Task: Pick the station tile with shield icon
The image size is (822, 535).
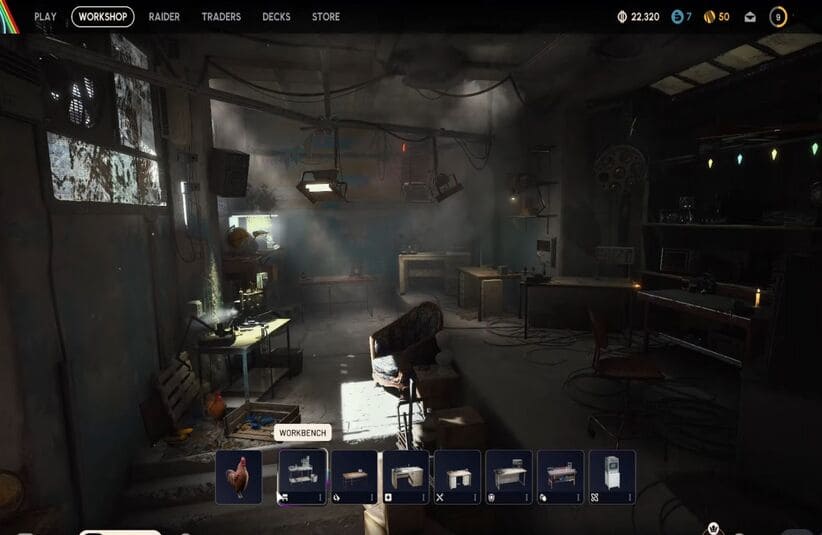Action: [x=509, y=476]
